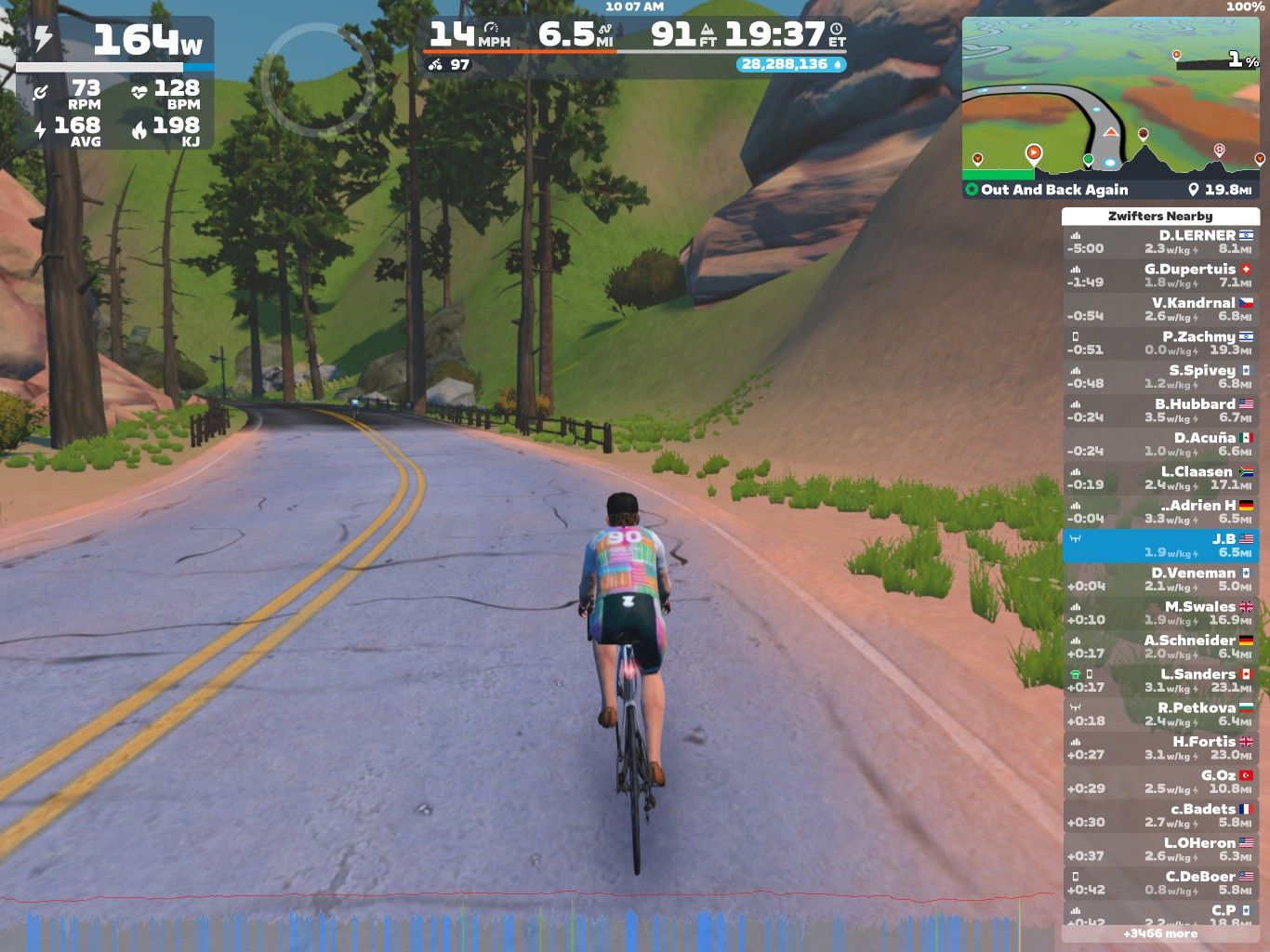This screenshot has width=1270, height=952.
Task: Pick A.Schneider in the rider list
Action: 1159,647
